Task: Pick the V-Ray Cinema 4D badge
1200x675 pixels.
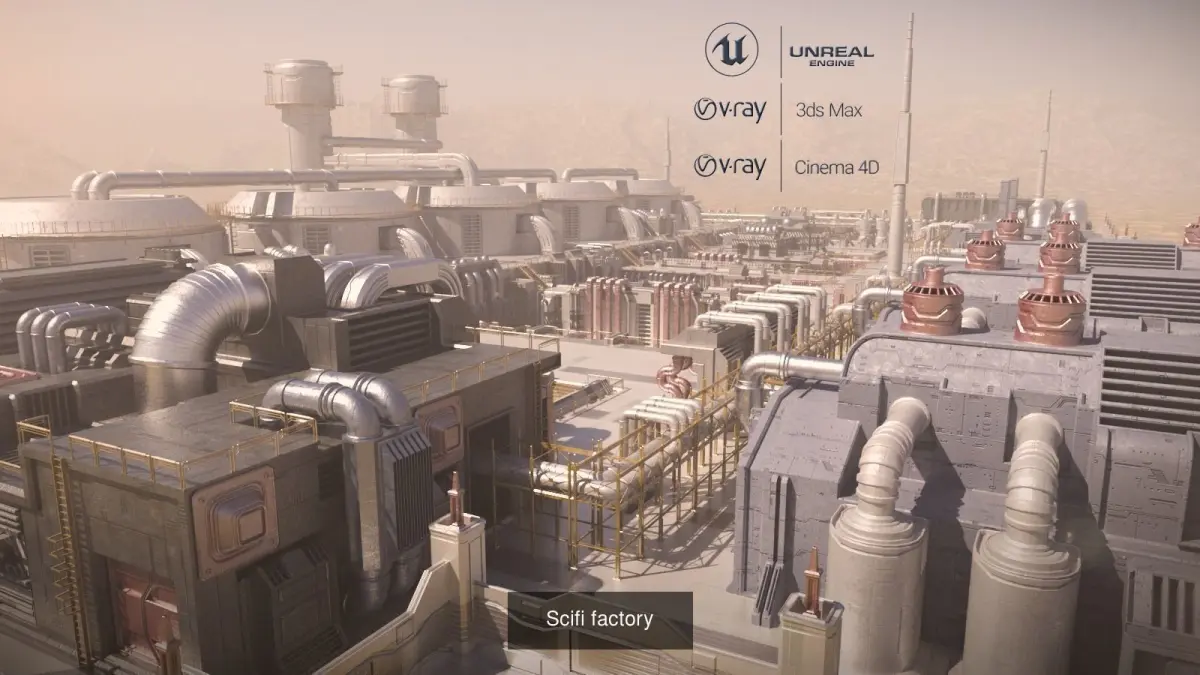Action: click(x=786, y=166)
